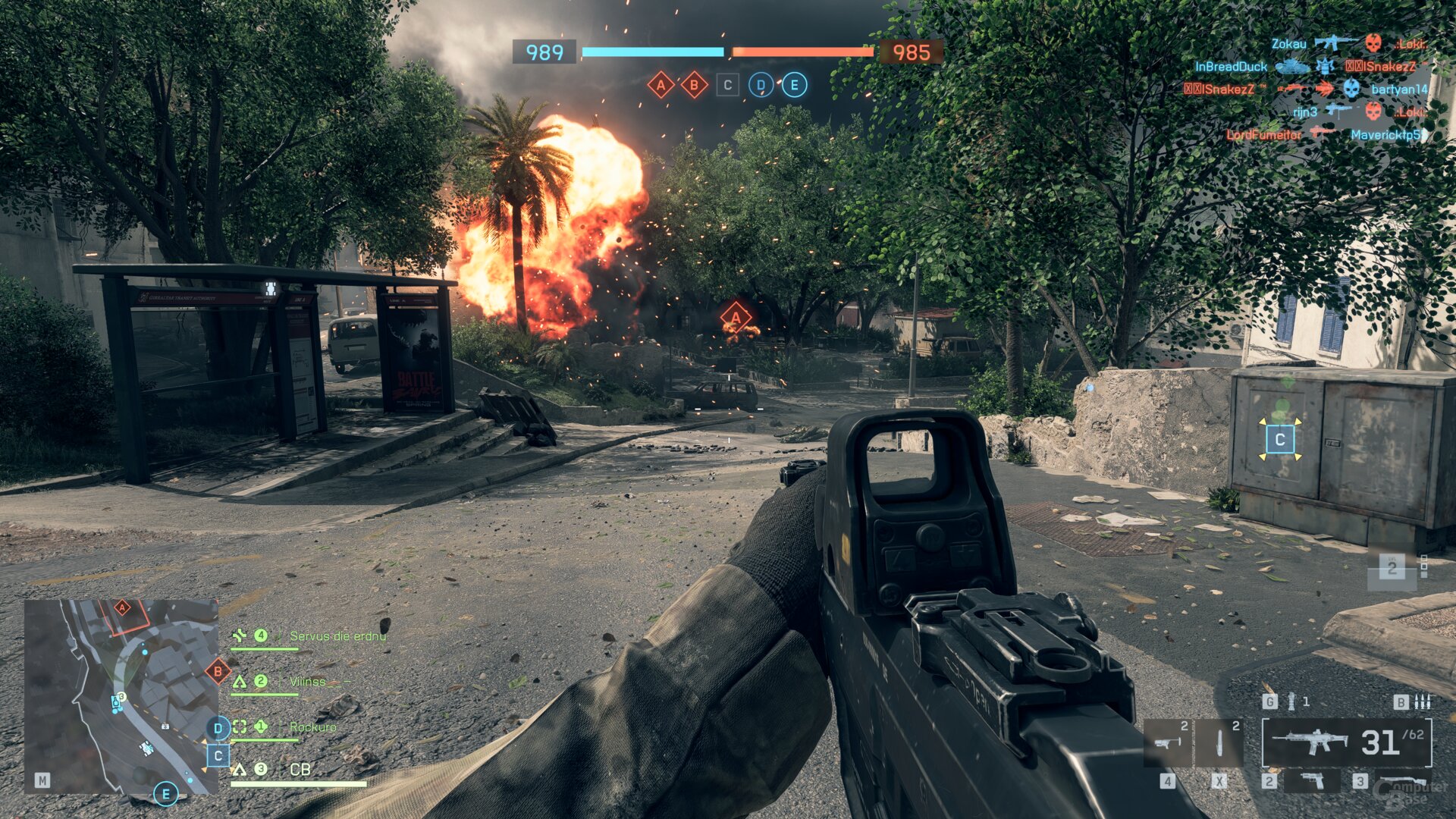Select squad member Servus die erdnu
Image resolution: width=1456 pixels, height=819 pixels.
(337, 636)
